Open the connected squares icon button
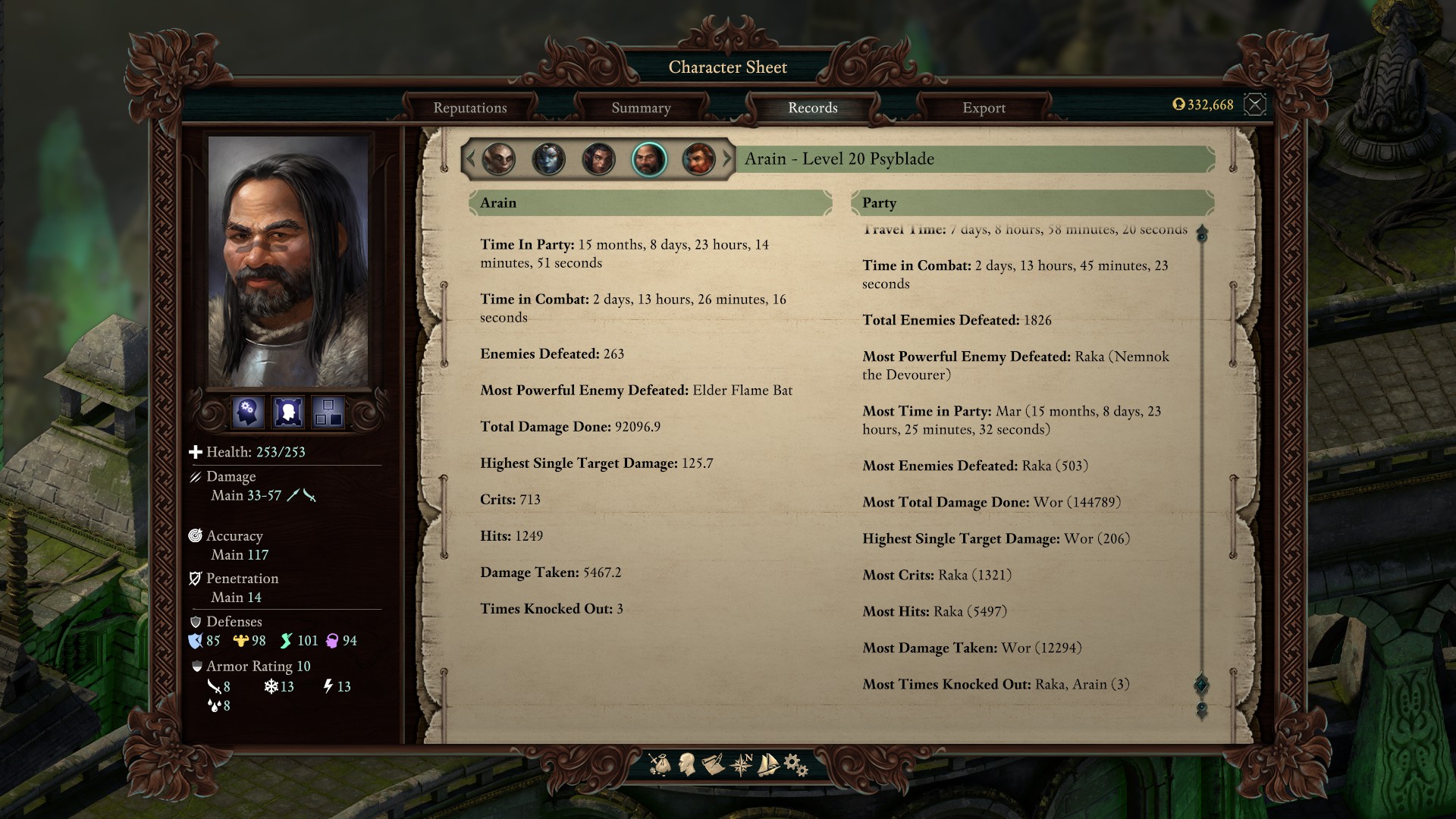The height and width of the screenshot is (819, 1456). (328, 413)
